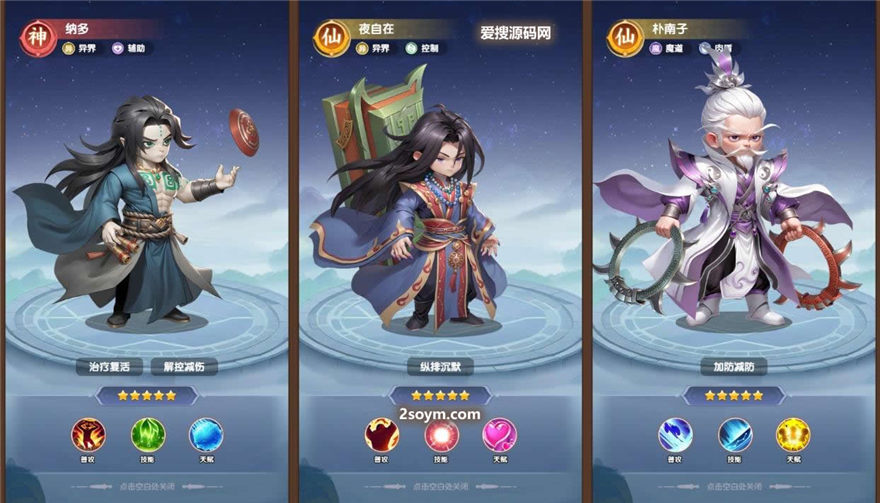Select the 控制 role tag
Viewport: 880px width, 503px height.
click(x=426, y=48)
